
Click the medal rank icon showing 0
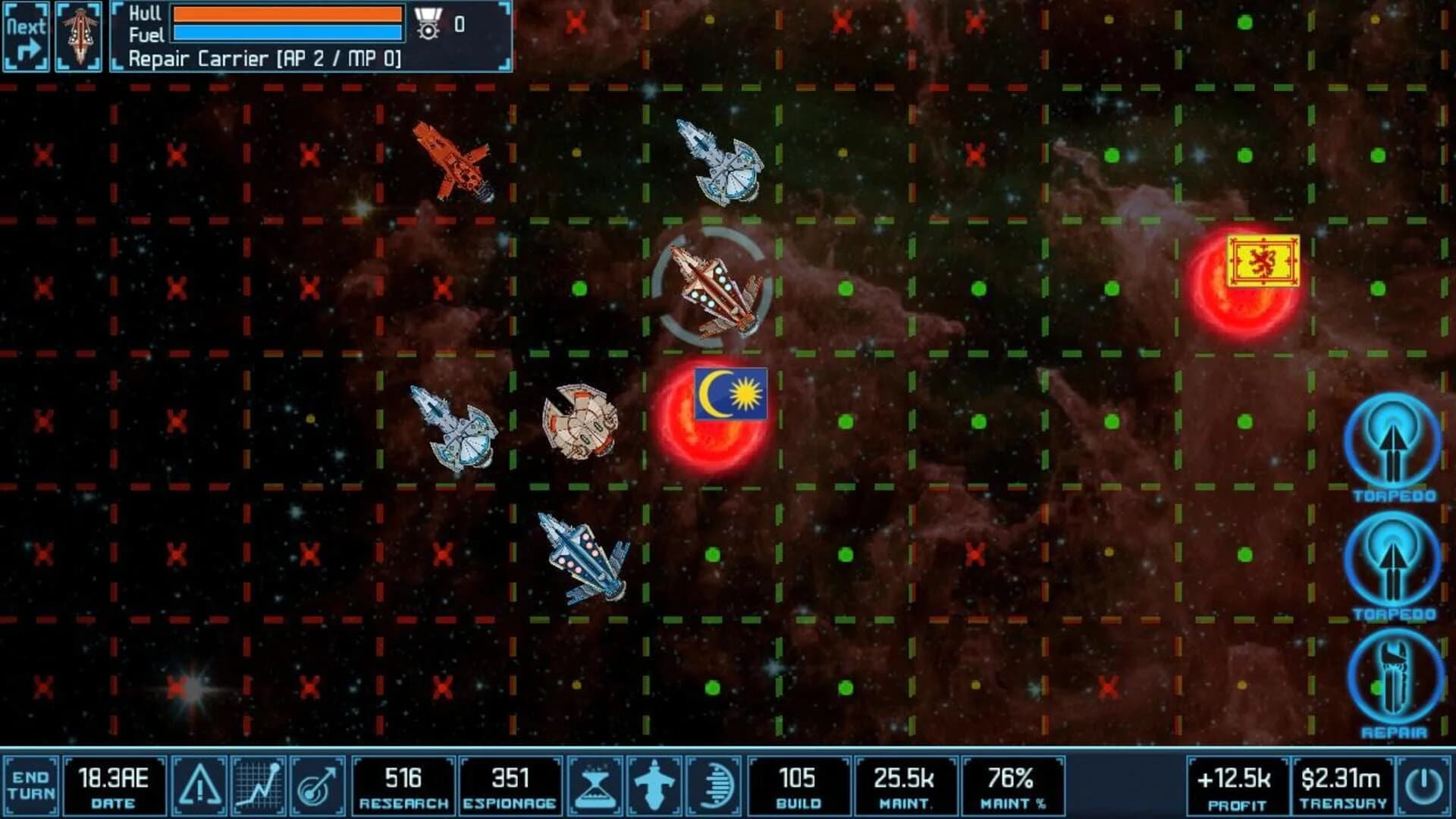click(429, 23)
